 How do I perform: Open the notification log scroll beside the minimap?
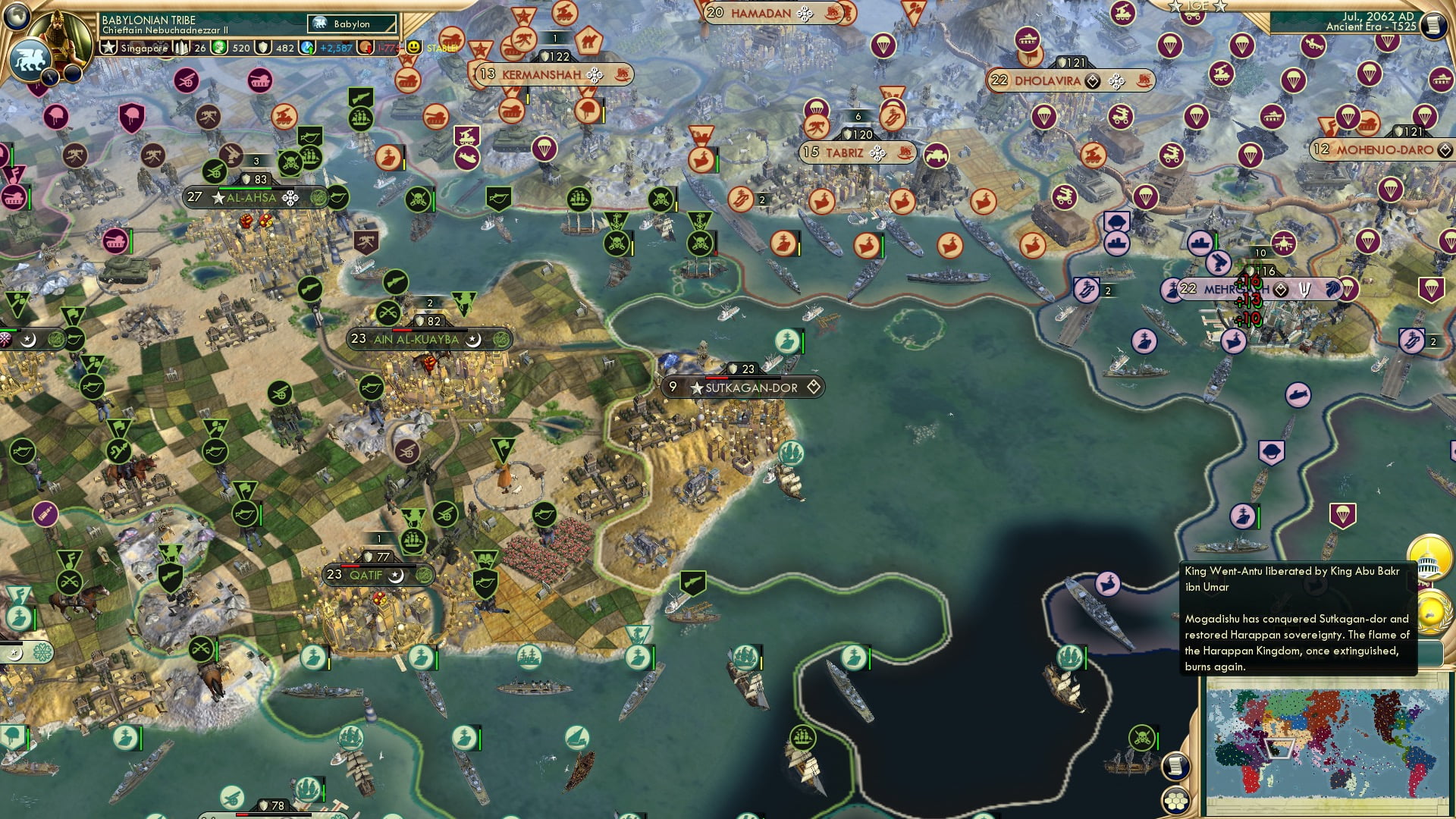click(x=1175, y=766)
